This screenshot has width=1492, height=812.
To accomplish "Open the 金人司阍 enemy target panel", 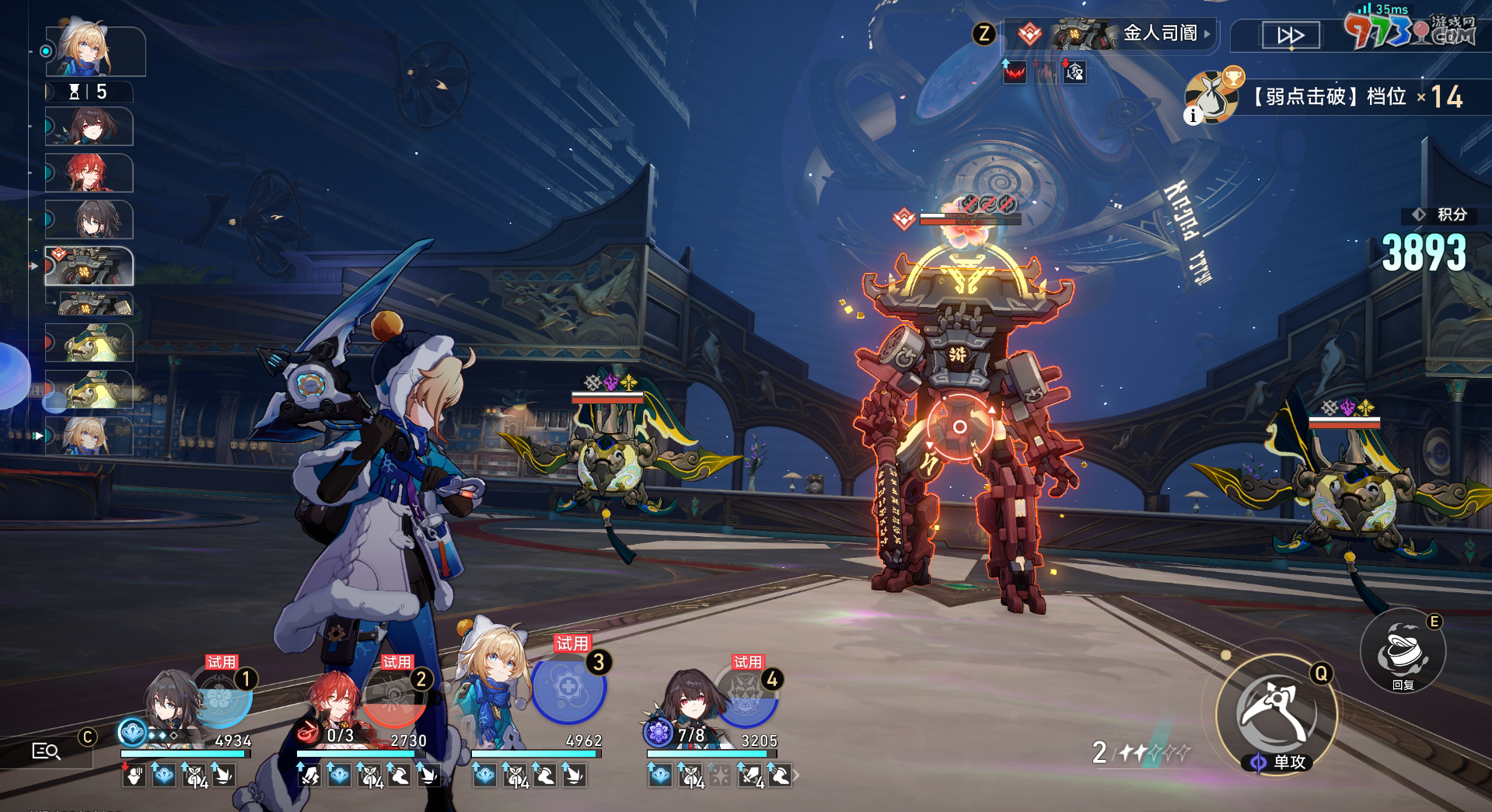I will (1112, 34).
